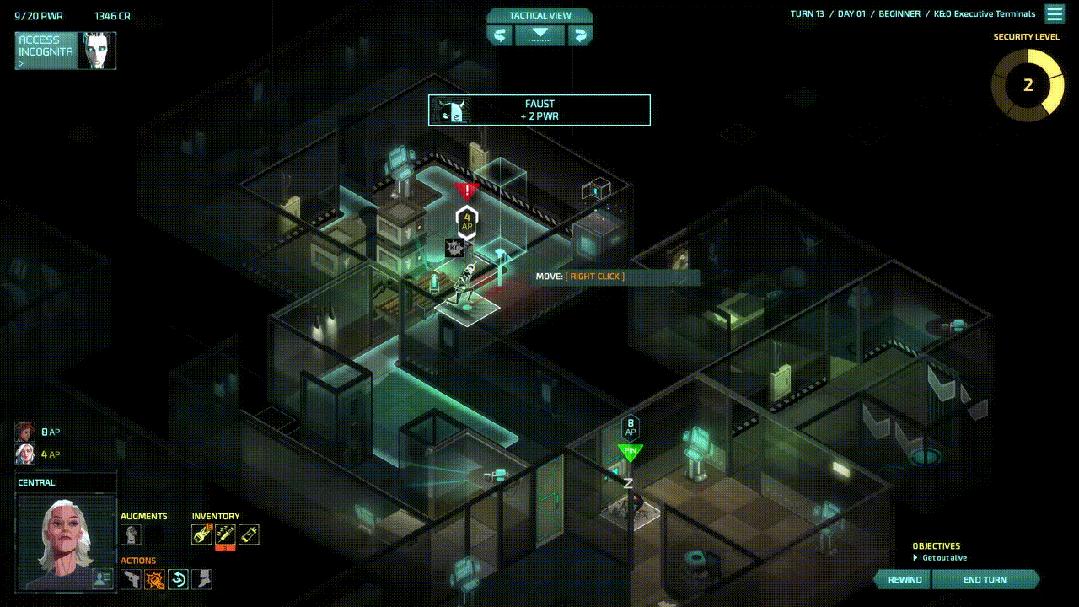This screenshot has height=607, width=1079.
Task: Rotate camera left with the arrow button
Action: tap(500, 35)
